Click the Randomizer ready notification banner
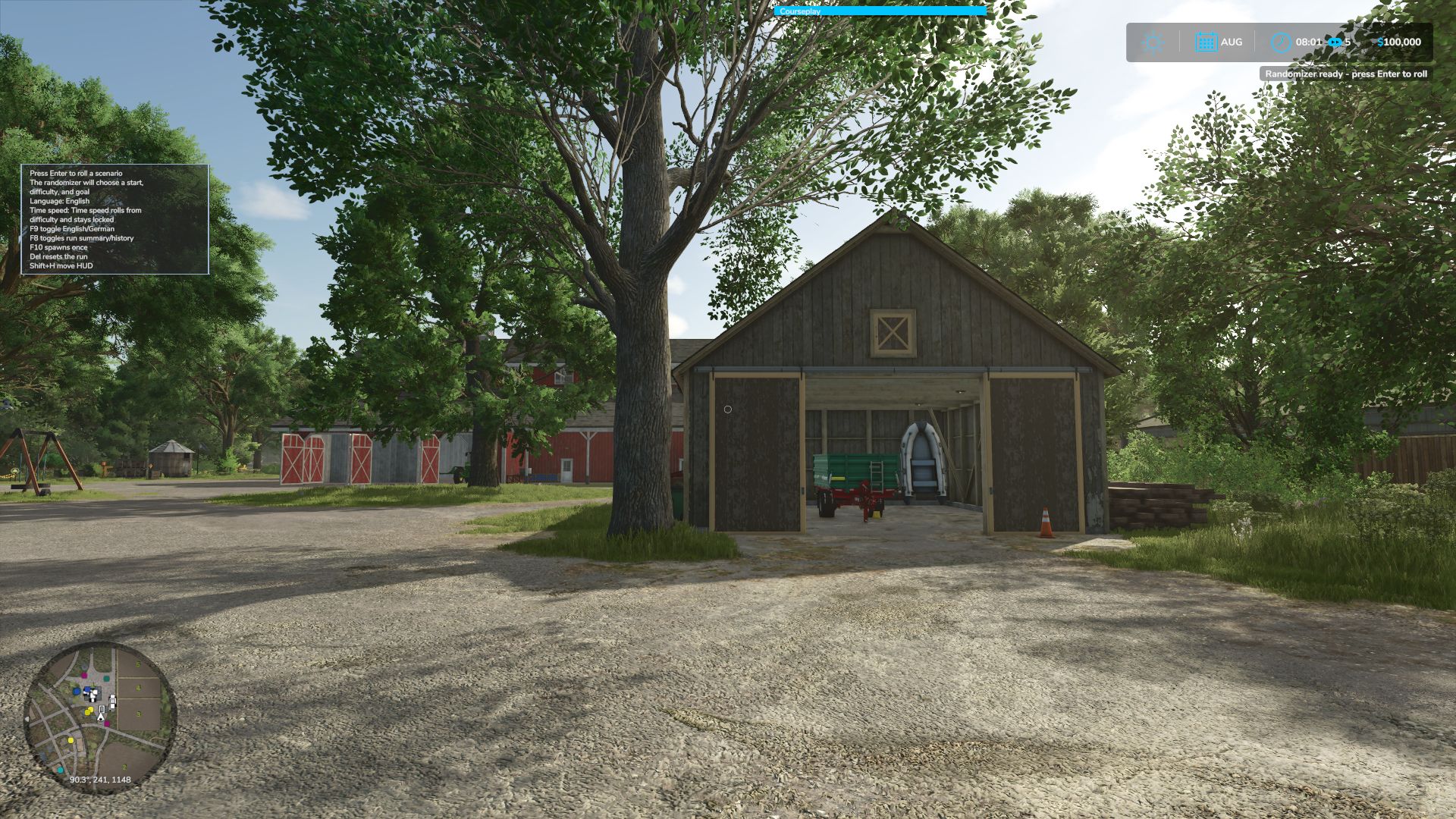1456x819 pixels. (x=1342, y=74)
